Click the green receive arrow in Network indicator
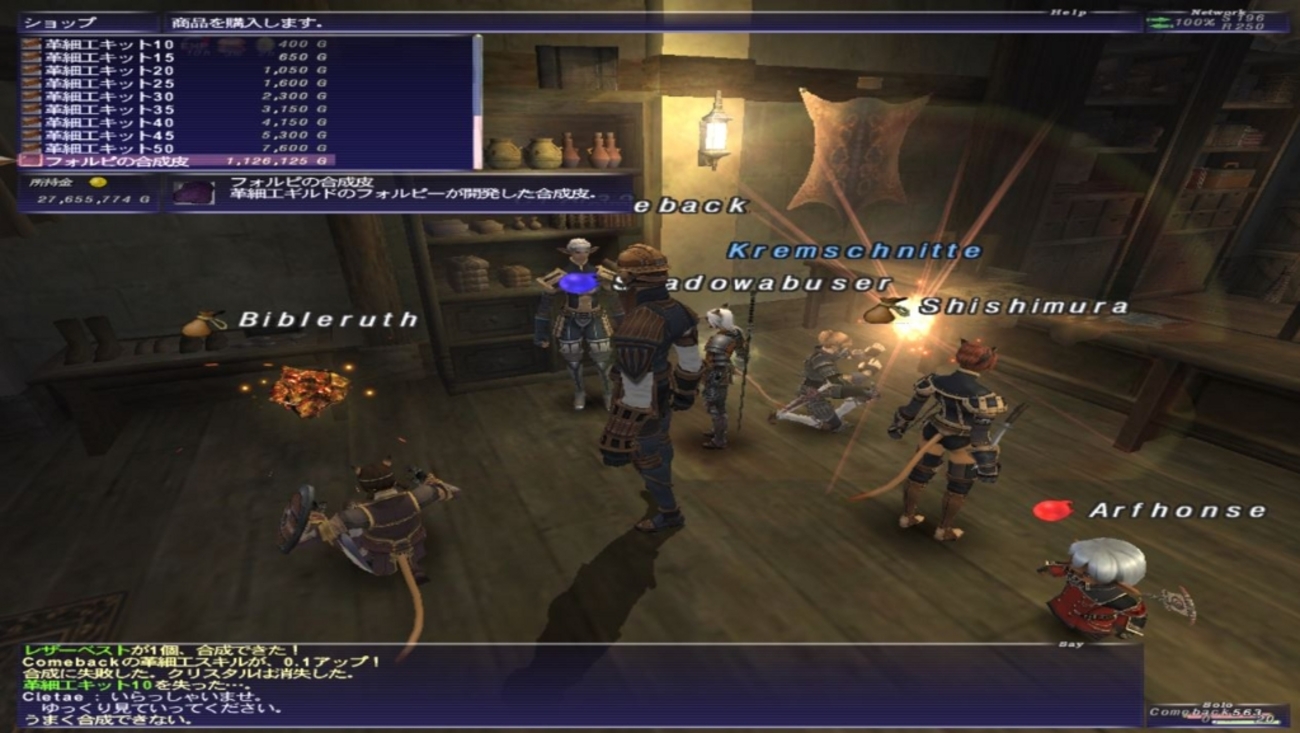The height and width of the screenshot is (733, 1300). click(x=1158, y=26)
